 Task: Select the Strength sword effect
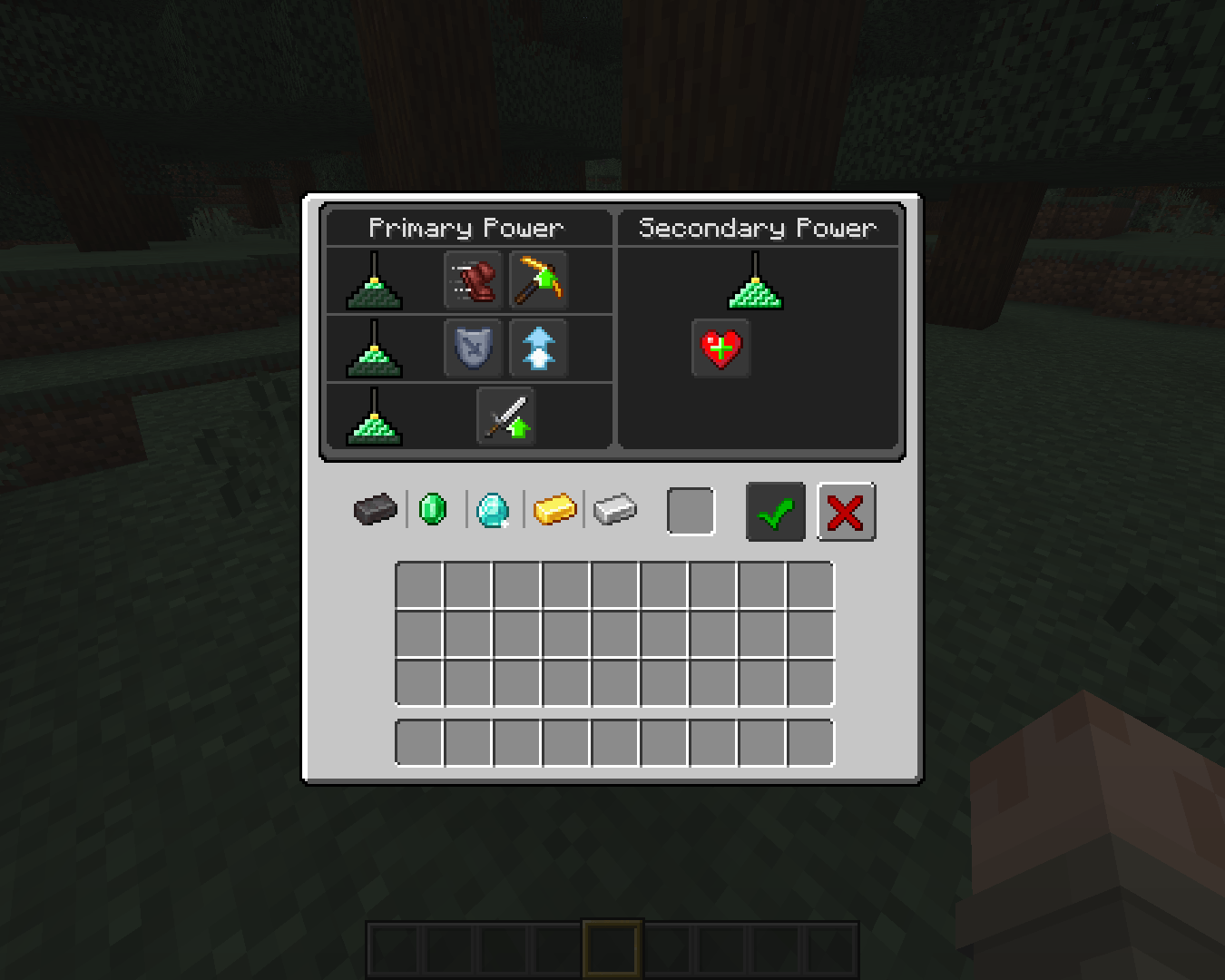pyautogui.click(x=505, y=416)
